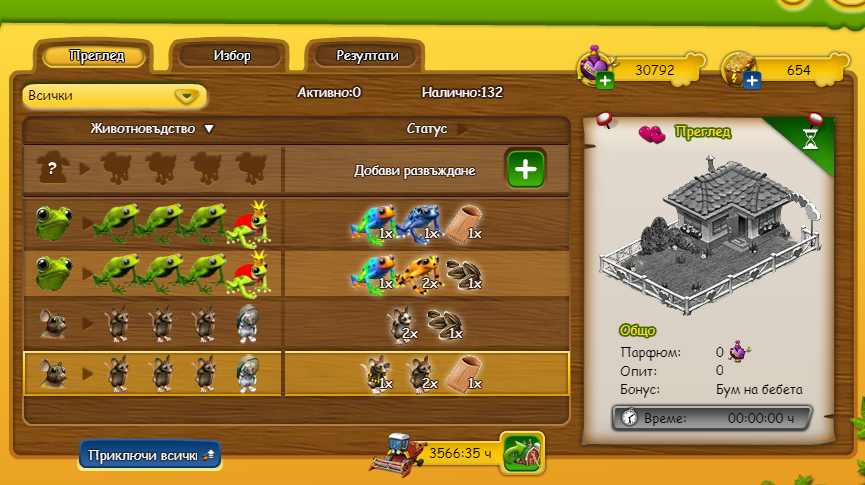Buy more perfume with the green plus
The image size is (865, 485).
point(604,80)
